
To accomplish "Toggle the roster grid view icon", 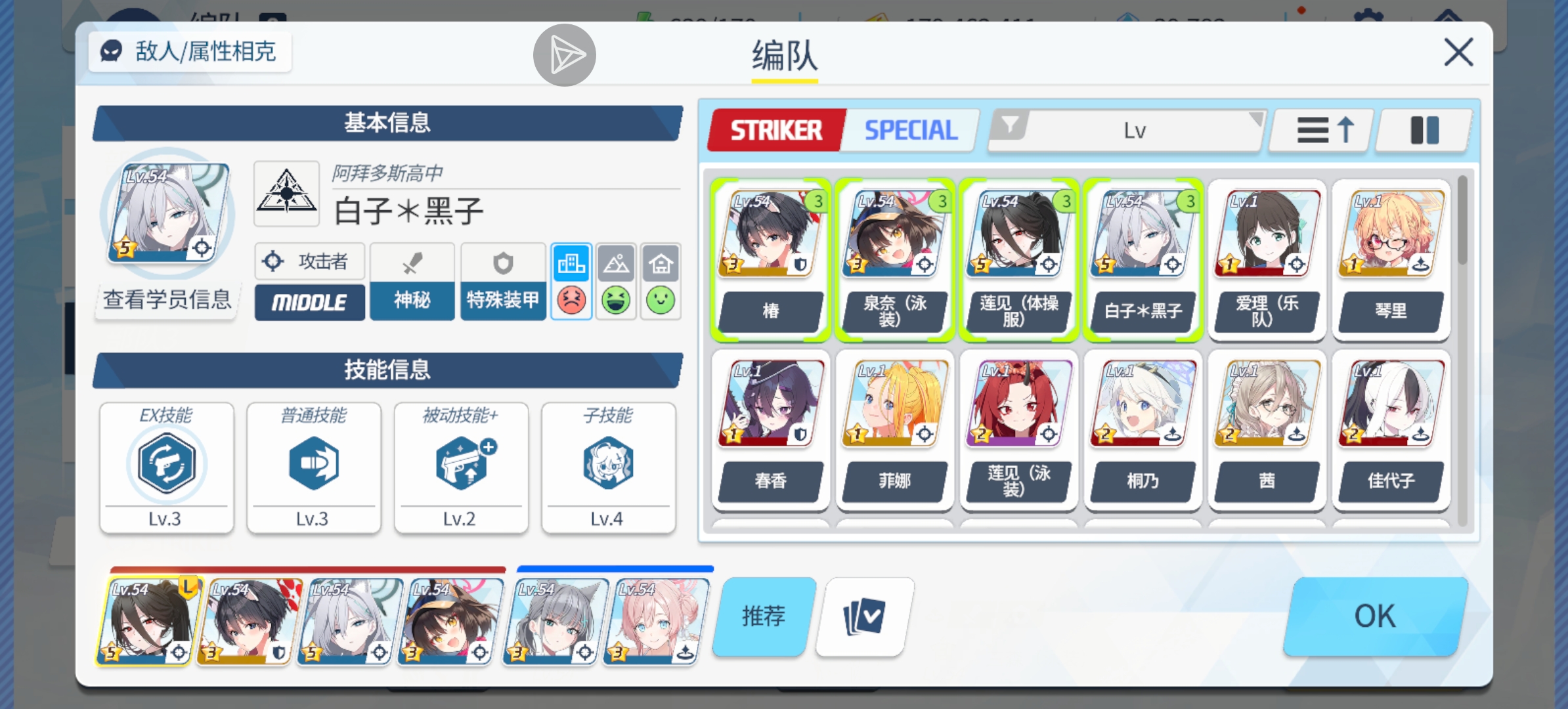I will point(1424,131).
